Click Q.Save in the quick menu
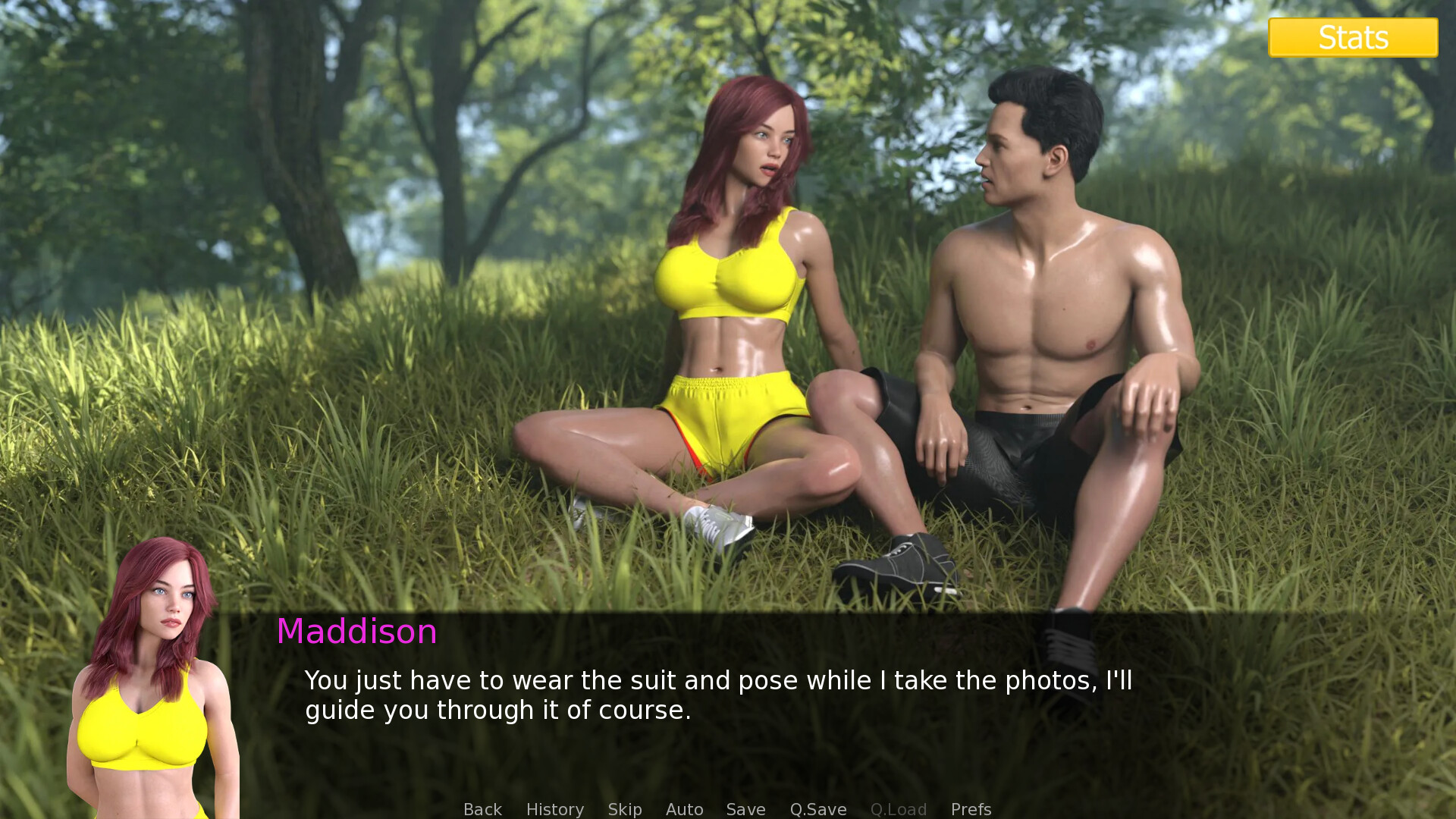1456x819 pixels. click(x=817, y=808)
